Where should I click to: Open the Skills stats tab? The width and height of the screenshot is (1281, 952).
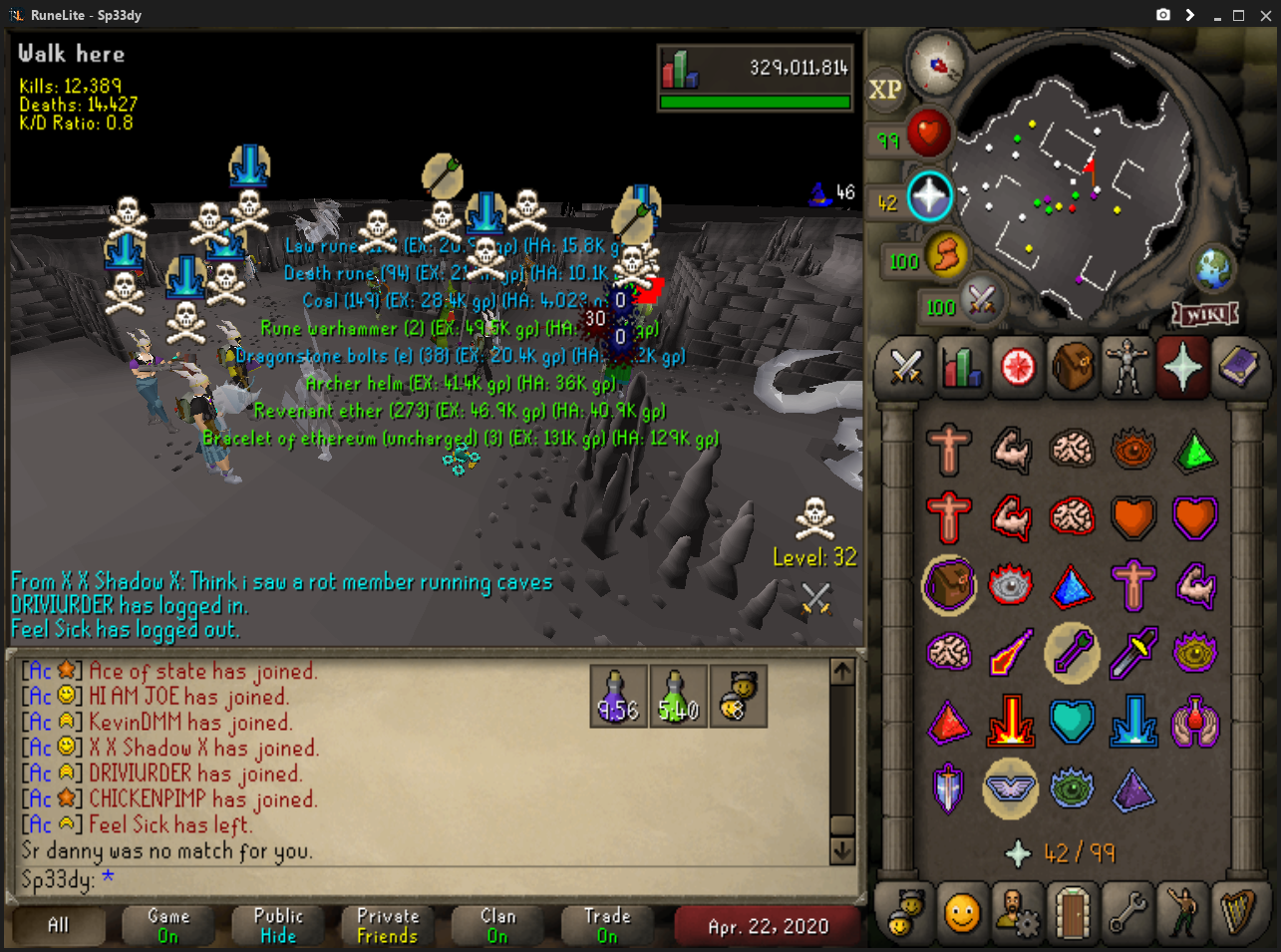(961, 368)
